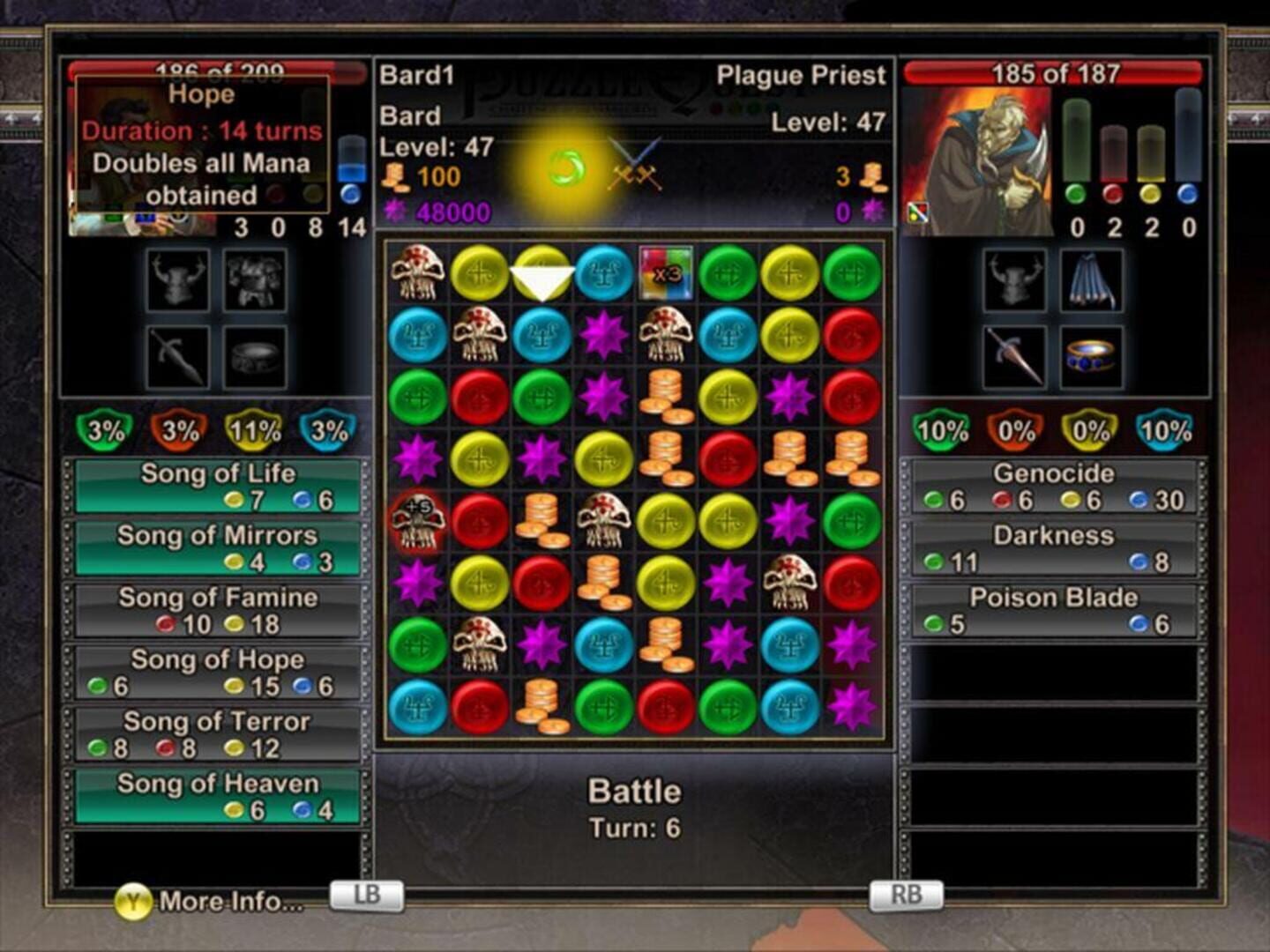Click the enemy's blue 10% resistance shield
Image resolution: width=1270 pixels, height=952 pixels.
coord(1168,431)
